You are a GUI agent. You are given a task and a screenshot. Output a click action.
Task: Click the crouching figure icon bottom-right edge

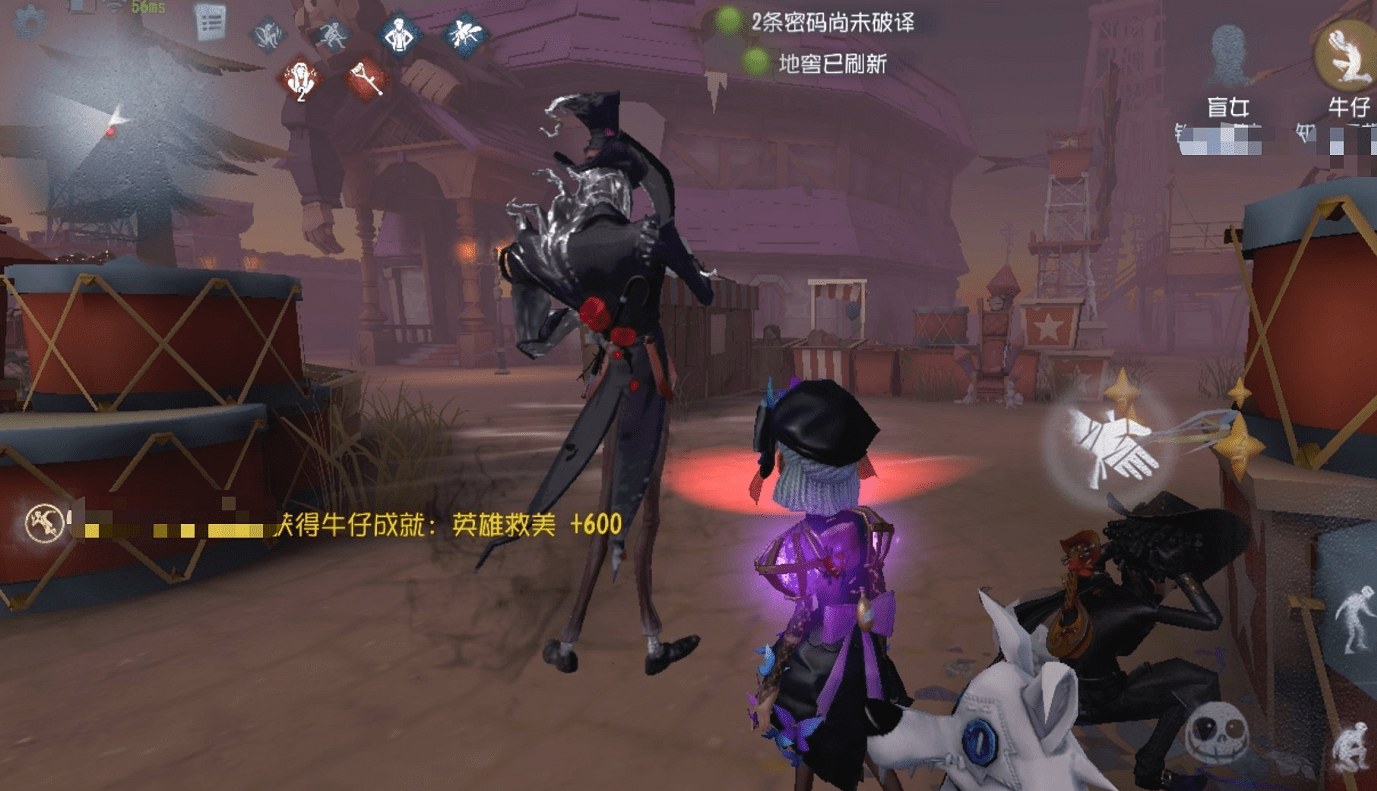pos(1352,745)
